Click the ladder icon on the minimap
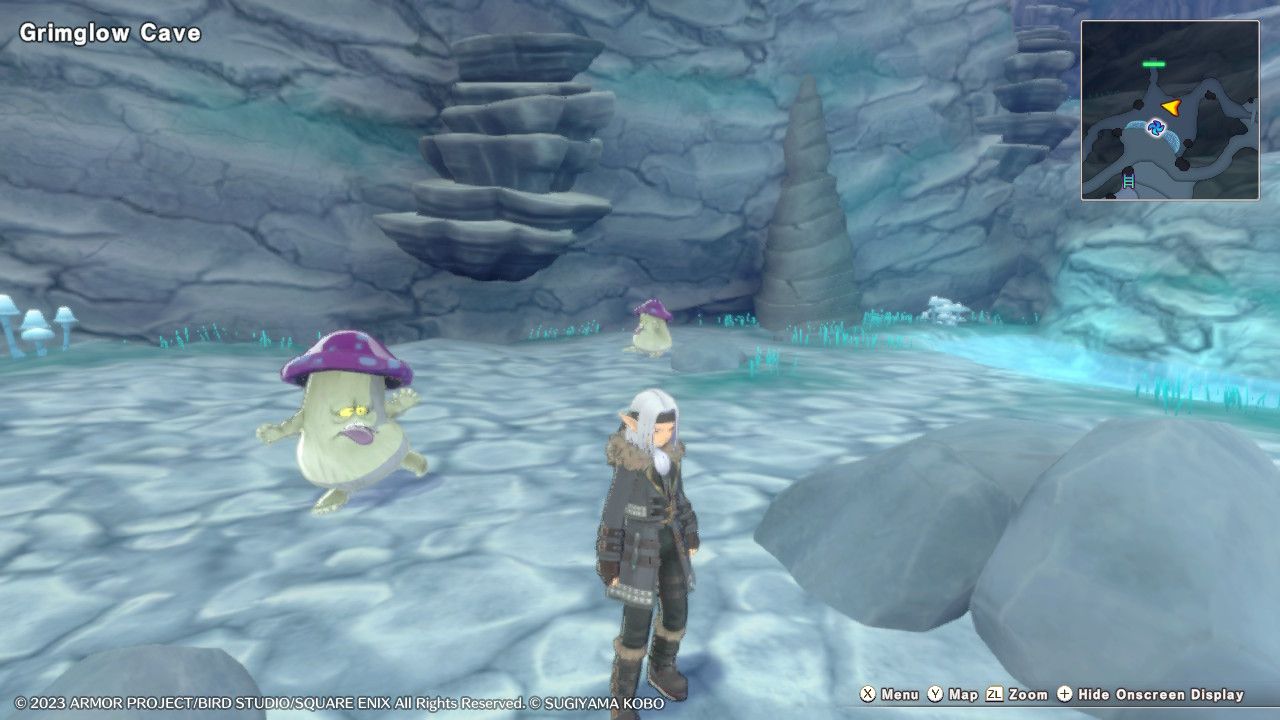This screenshot has width=1280, height=720. tap(1127, 180)
